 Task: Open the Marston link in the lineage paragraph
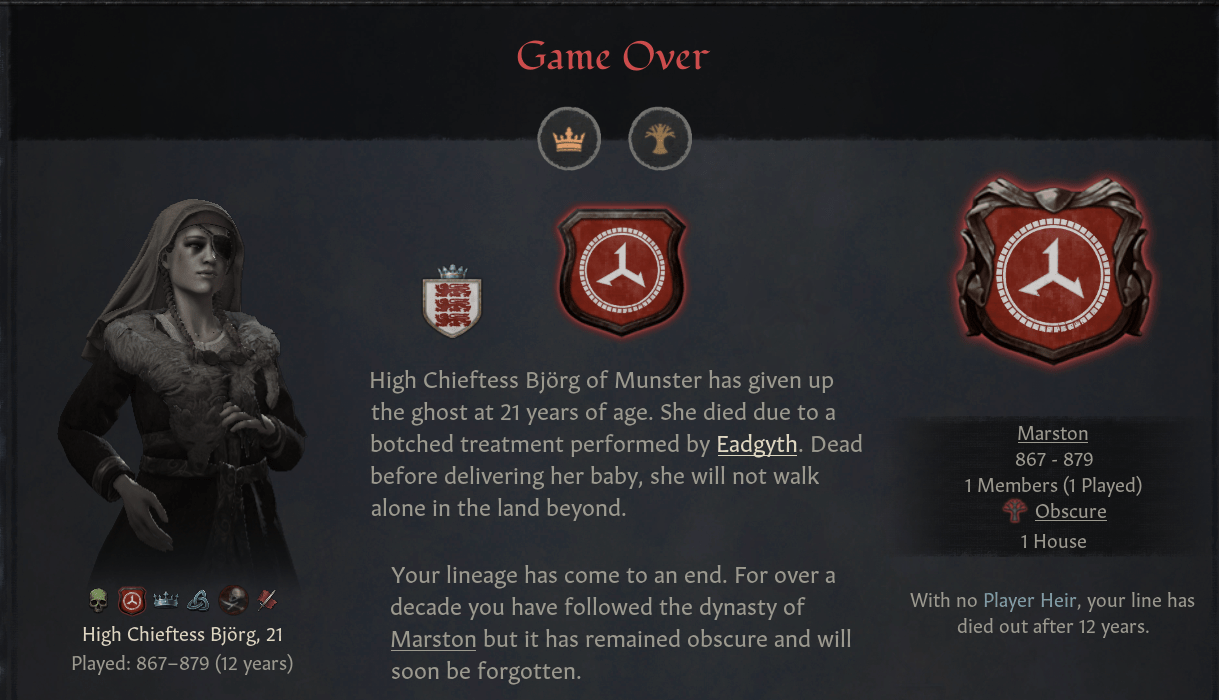tap(433, 639)
